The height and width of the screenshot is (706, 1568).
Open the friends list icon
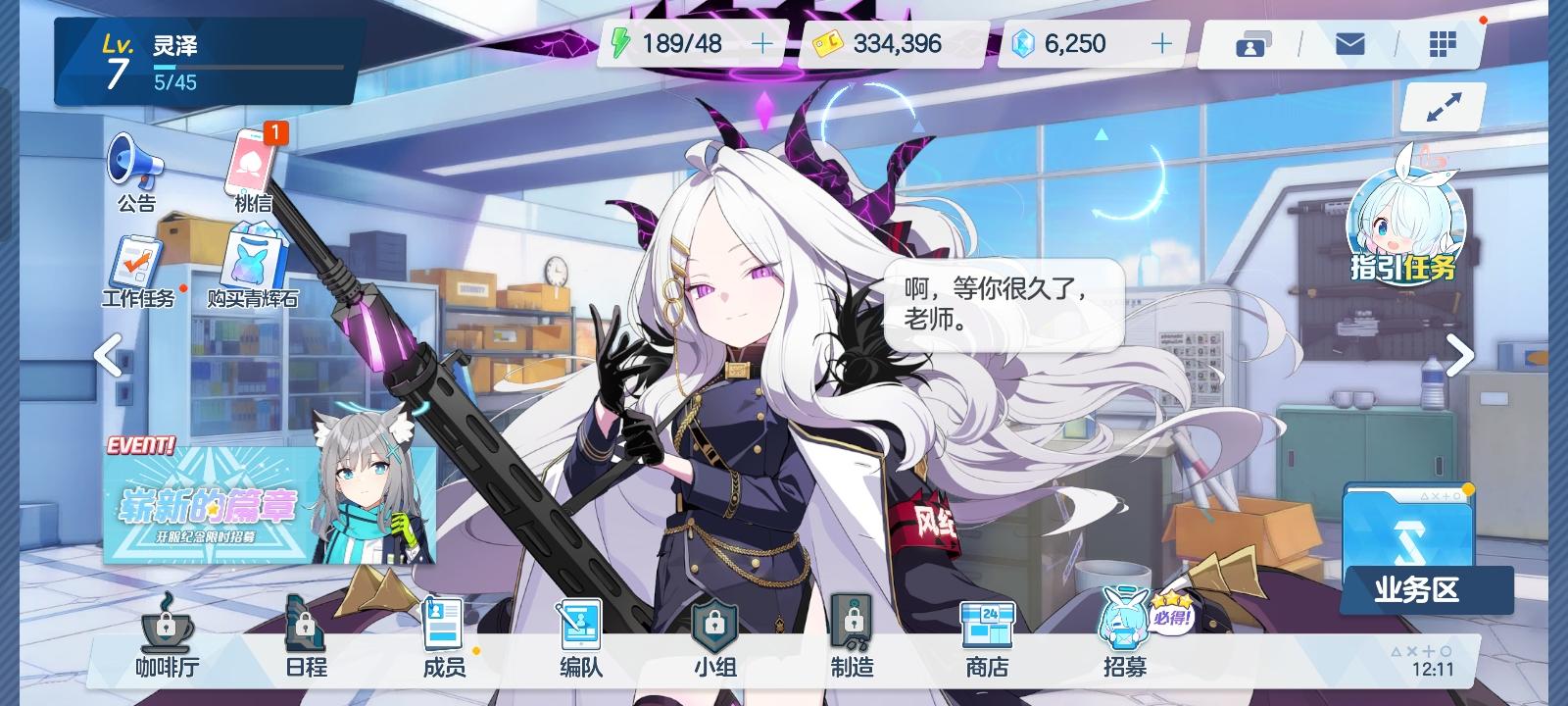[1251, 43]
